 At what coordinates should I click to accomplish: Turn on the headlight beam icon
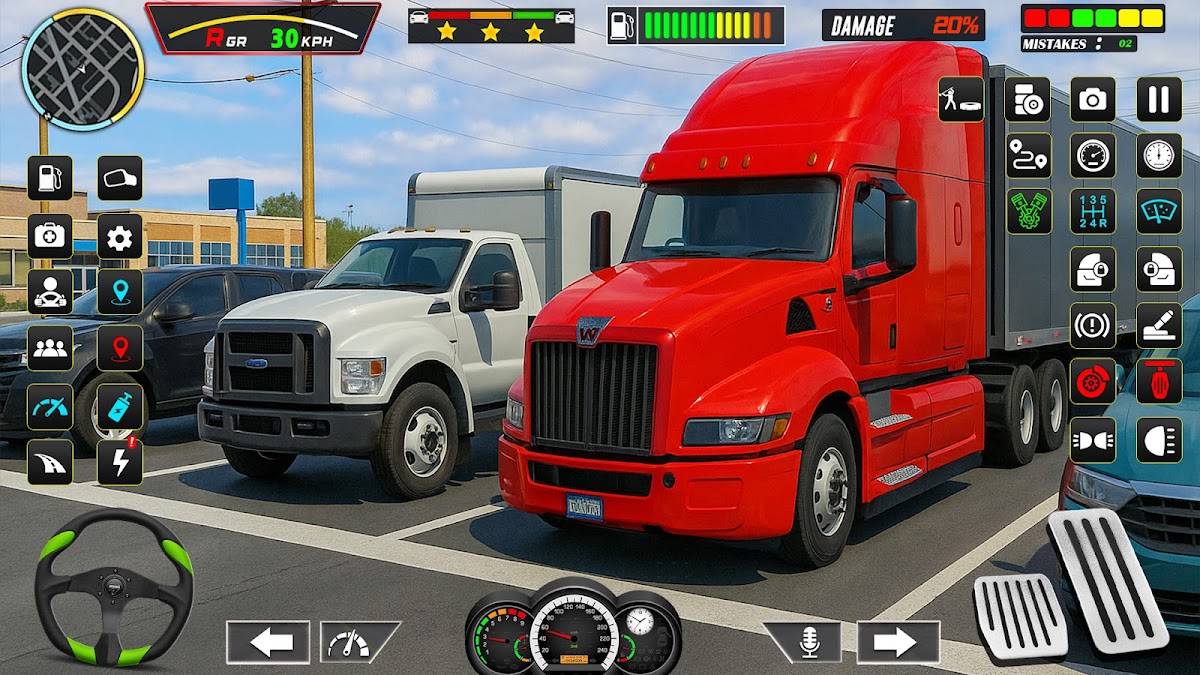click(x=1159, y=439)
